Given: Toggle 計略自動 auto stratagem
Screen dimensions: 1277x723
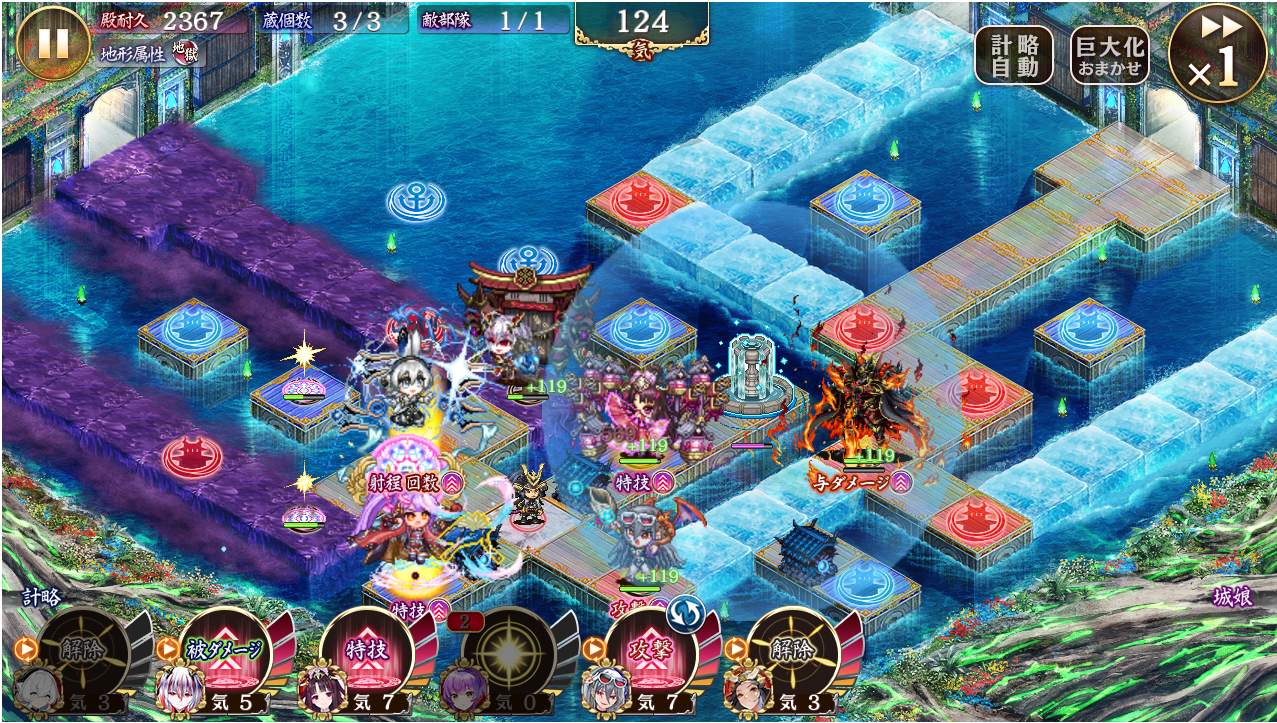Looking at the screenshot, I should click(1013, 55).
